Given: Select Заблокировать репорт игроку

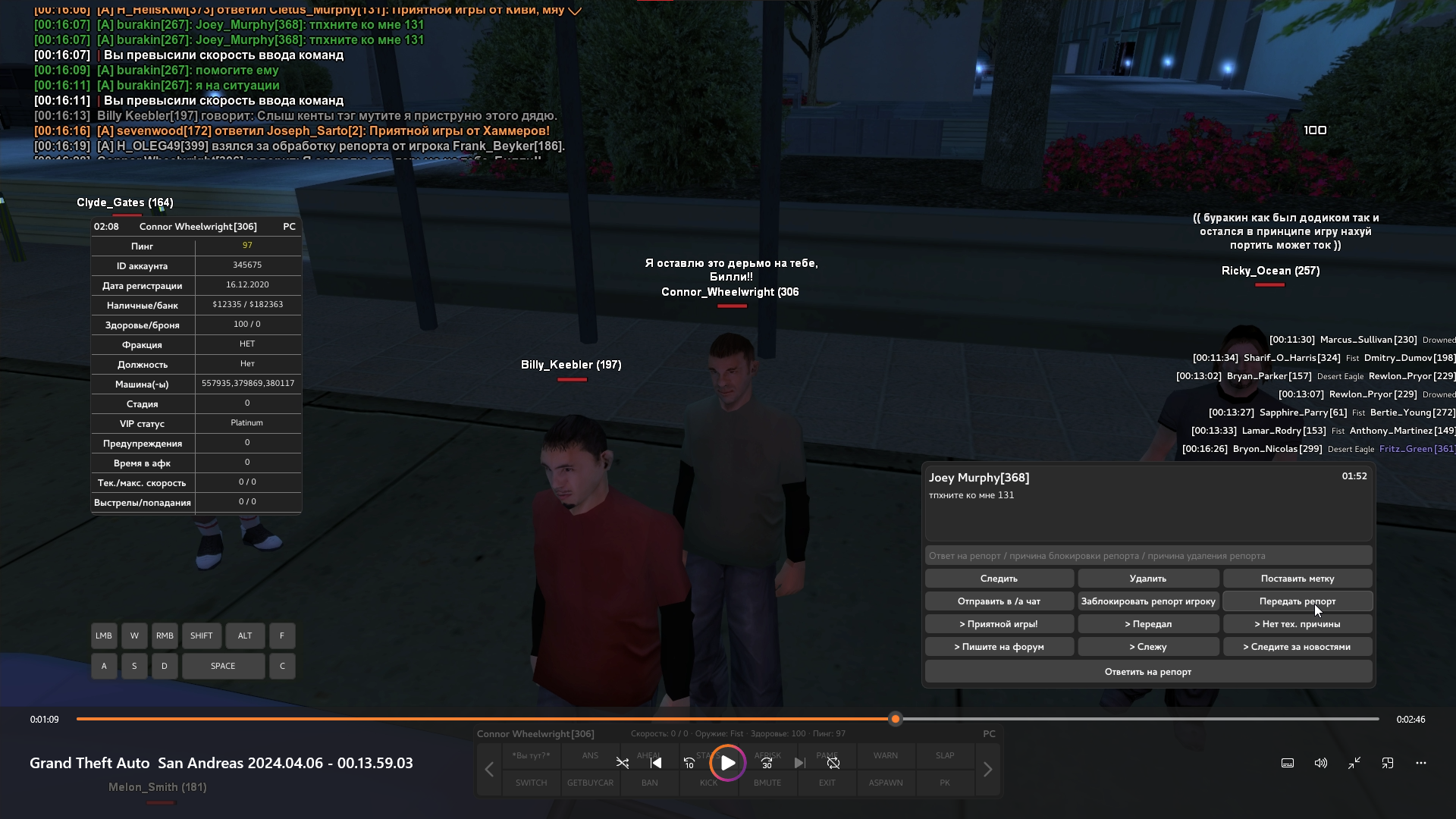Looking at the screenshot, I should 1148,601.
